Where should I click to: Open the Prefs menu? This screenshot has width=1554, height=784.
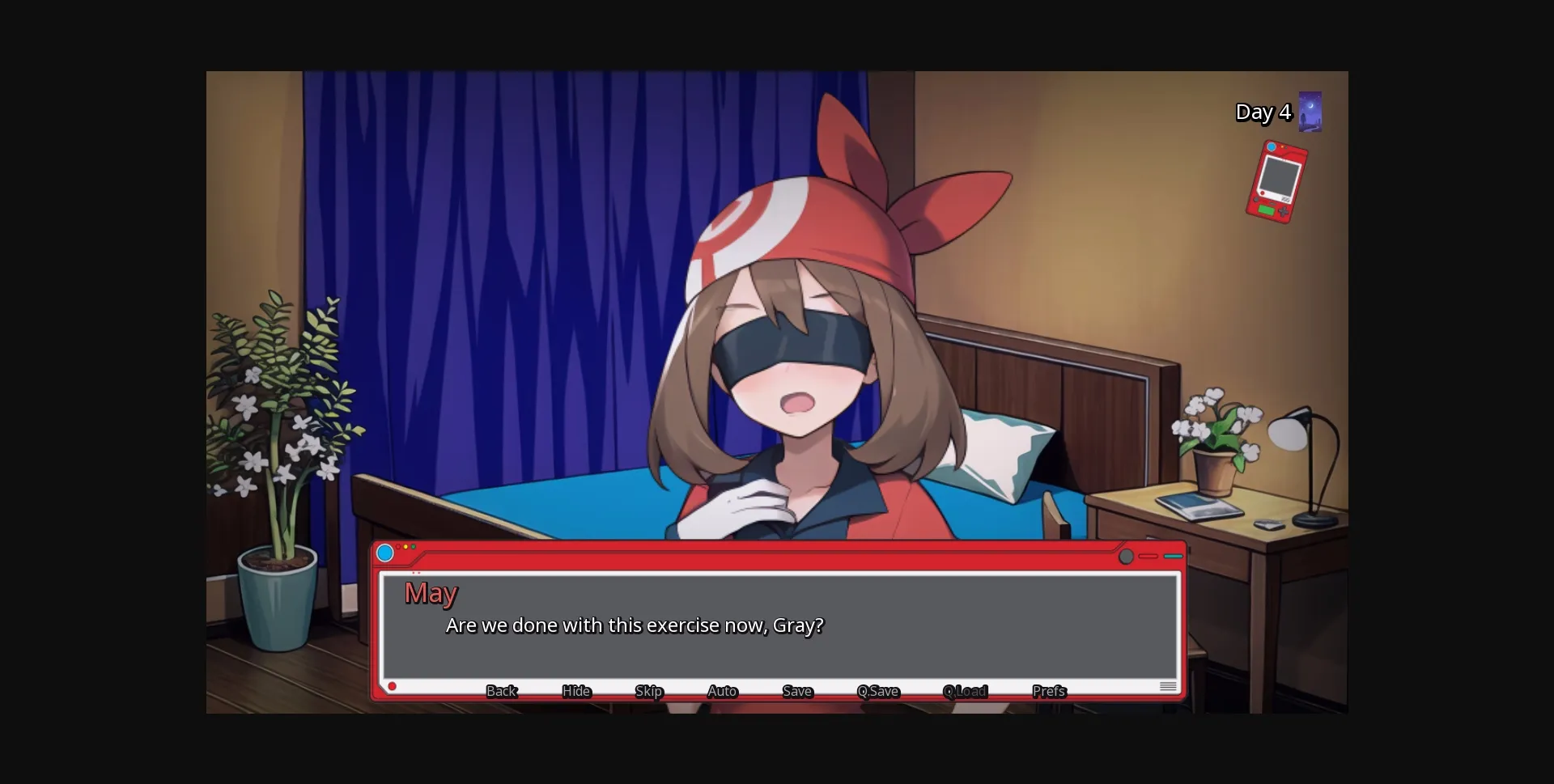[1048, 692]
